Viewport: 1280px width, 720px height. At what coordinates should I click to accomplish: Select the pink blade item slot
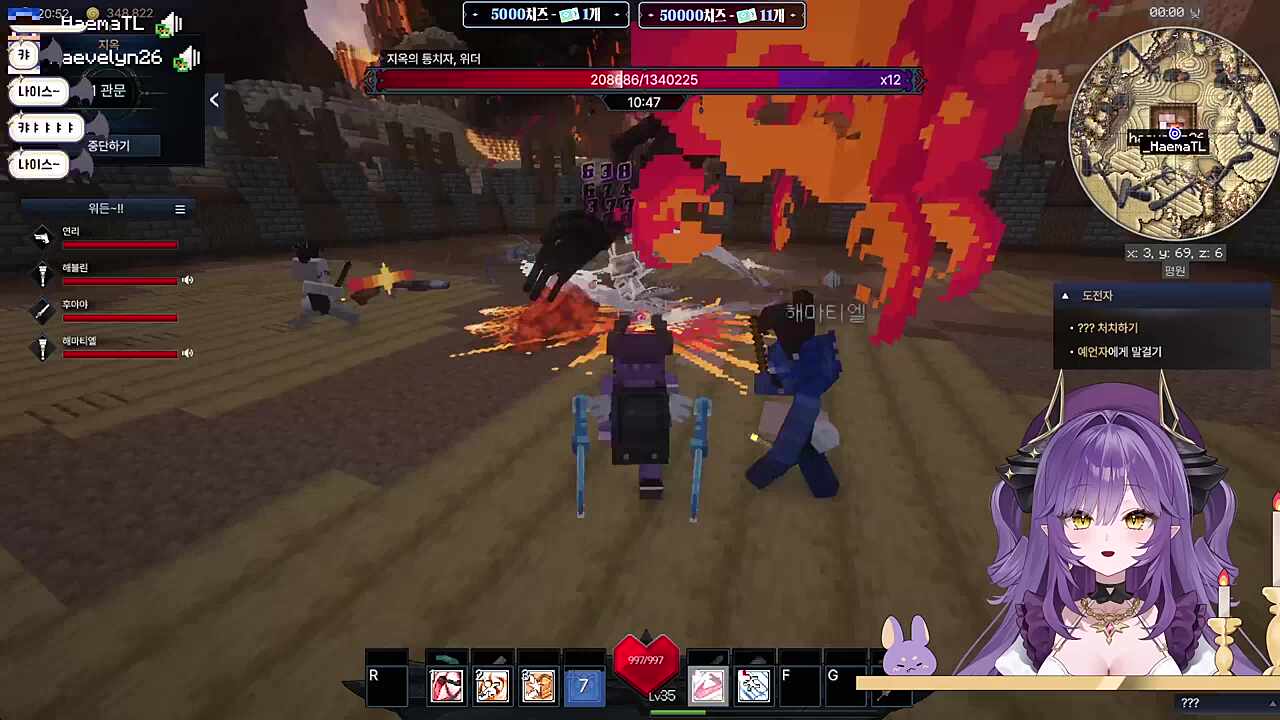point(707,686)
